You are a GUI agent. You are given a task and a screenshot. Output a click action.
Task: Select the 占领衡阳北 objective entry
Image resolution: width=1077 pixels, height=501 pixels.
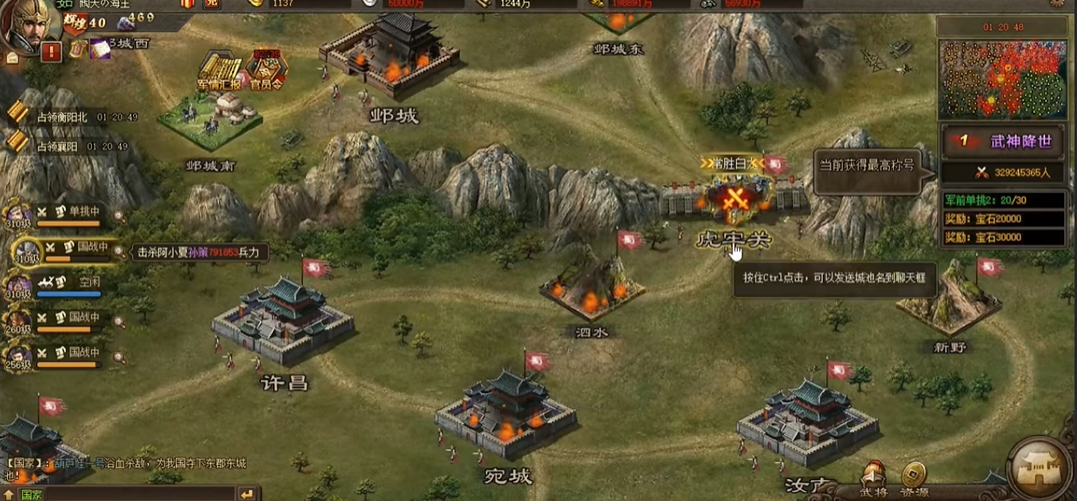coord(62,117)
